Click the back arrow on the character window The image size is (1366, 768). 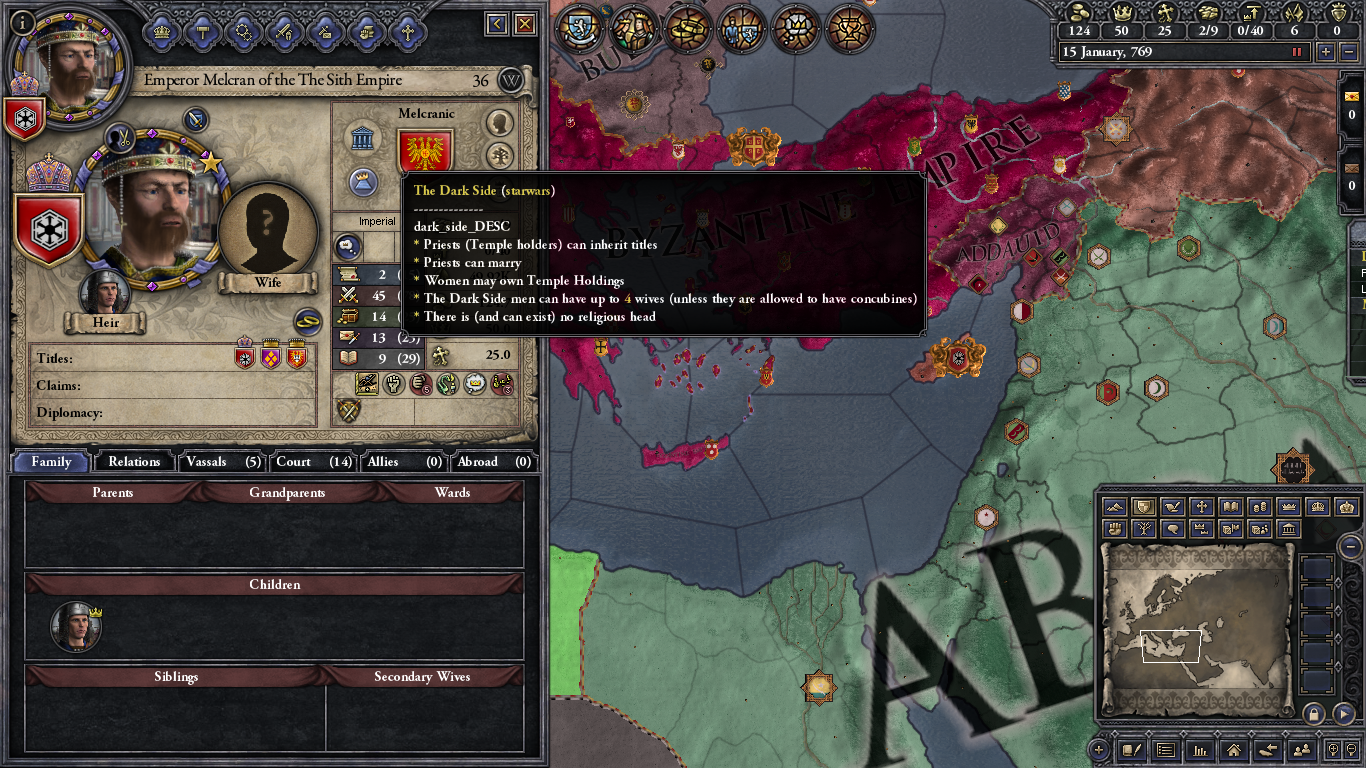(495, 24)
